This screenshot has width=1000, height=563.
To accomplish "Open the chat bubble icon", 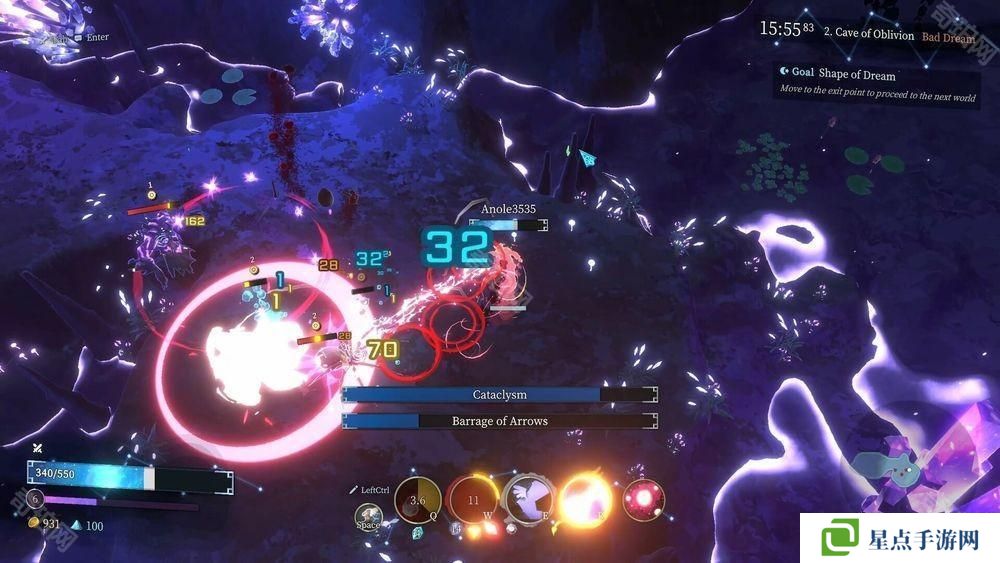I will 77,38.
